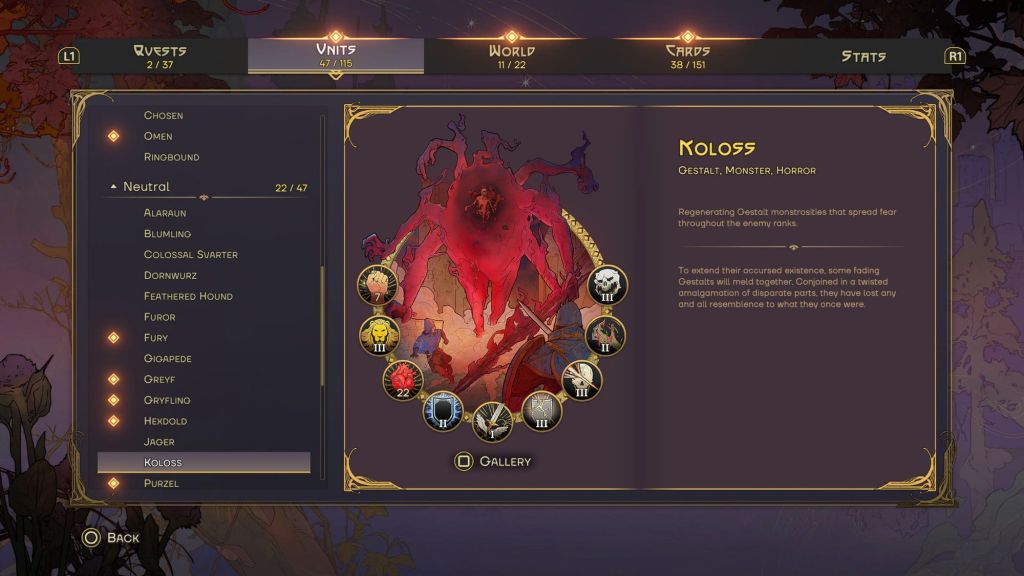This screenshot has width=1024, height=576.
Task: Select Alaraun in the unit list
Action: (x=165, y=213)
